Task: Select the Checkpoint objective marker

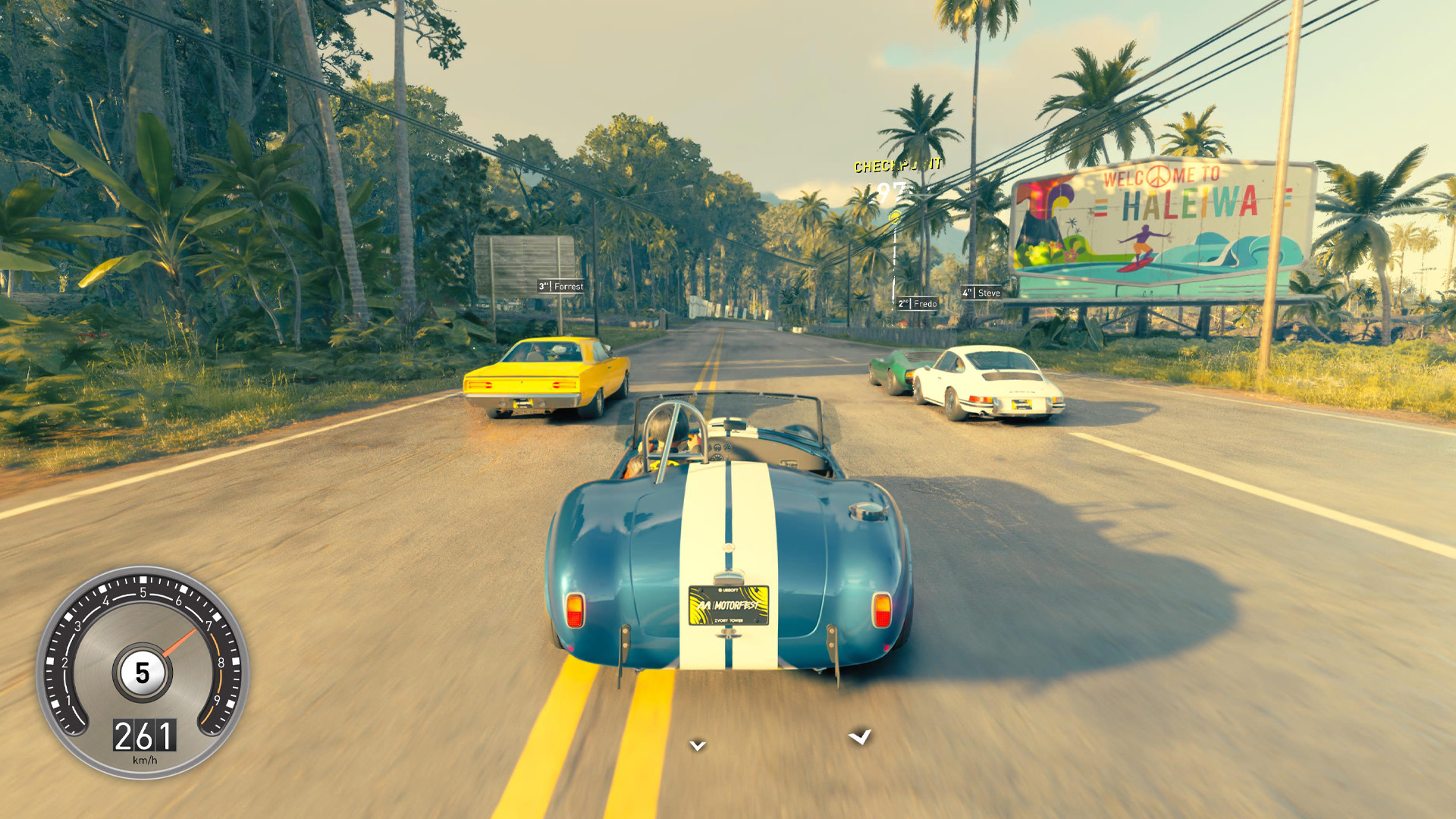Action: tap(896, 166)
